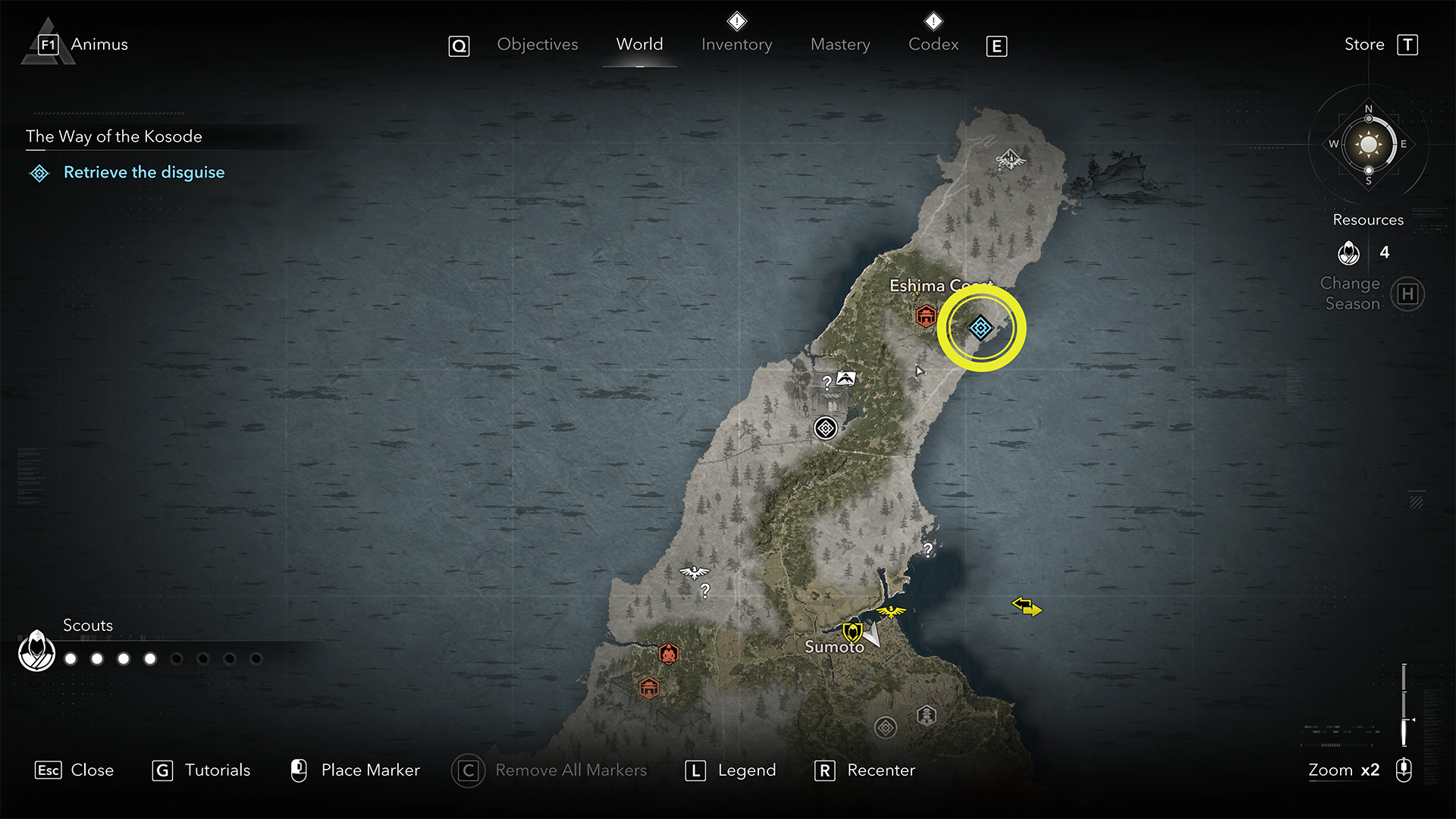Switch to the Inventory tab
The height and width of the screenshot is (819, 1456).
[736, 45]
